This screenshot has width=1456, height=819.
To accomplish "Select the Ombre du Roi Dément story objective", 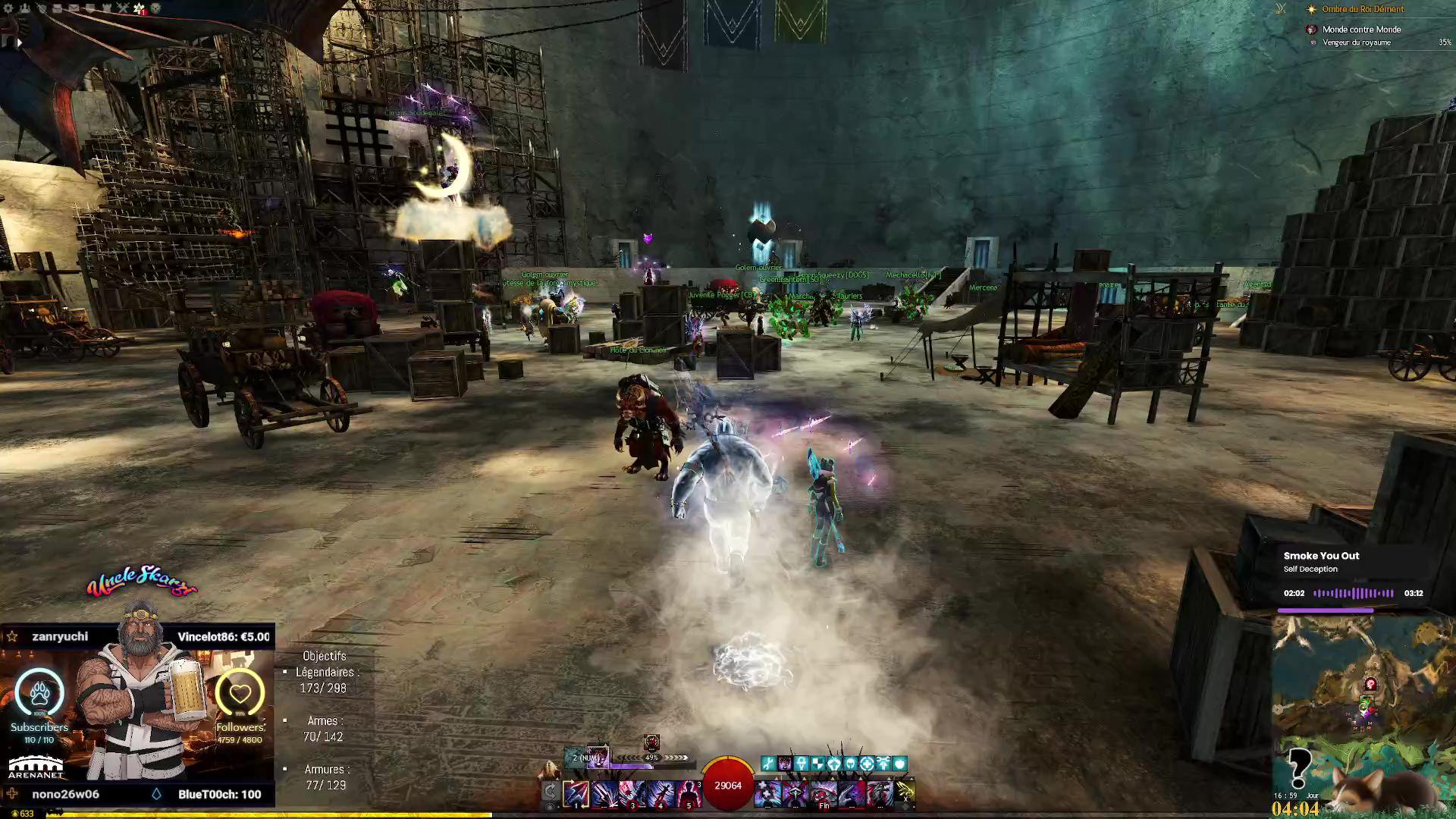I will (x=1363, y=9).
